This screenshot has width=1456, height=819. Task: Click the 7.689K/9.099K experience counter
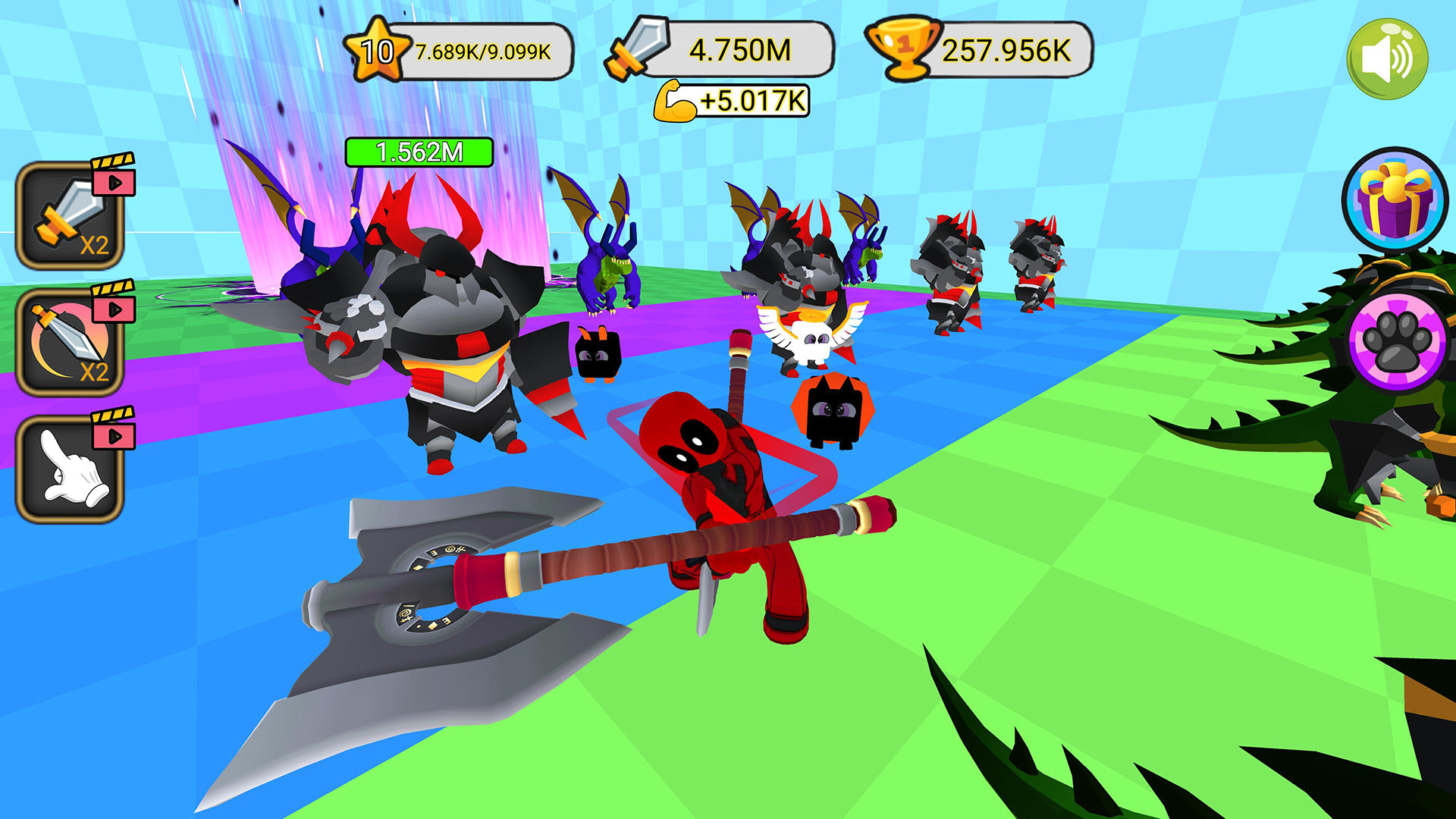tap(484, 53)
